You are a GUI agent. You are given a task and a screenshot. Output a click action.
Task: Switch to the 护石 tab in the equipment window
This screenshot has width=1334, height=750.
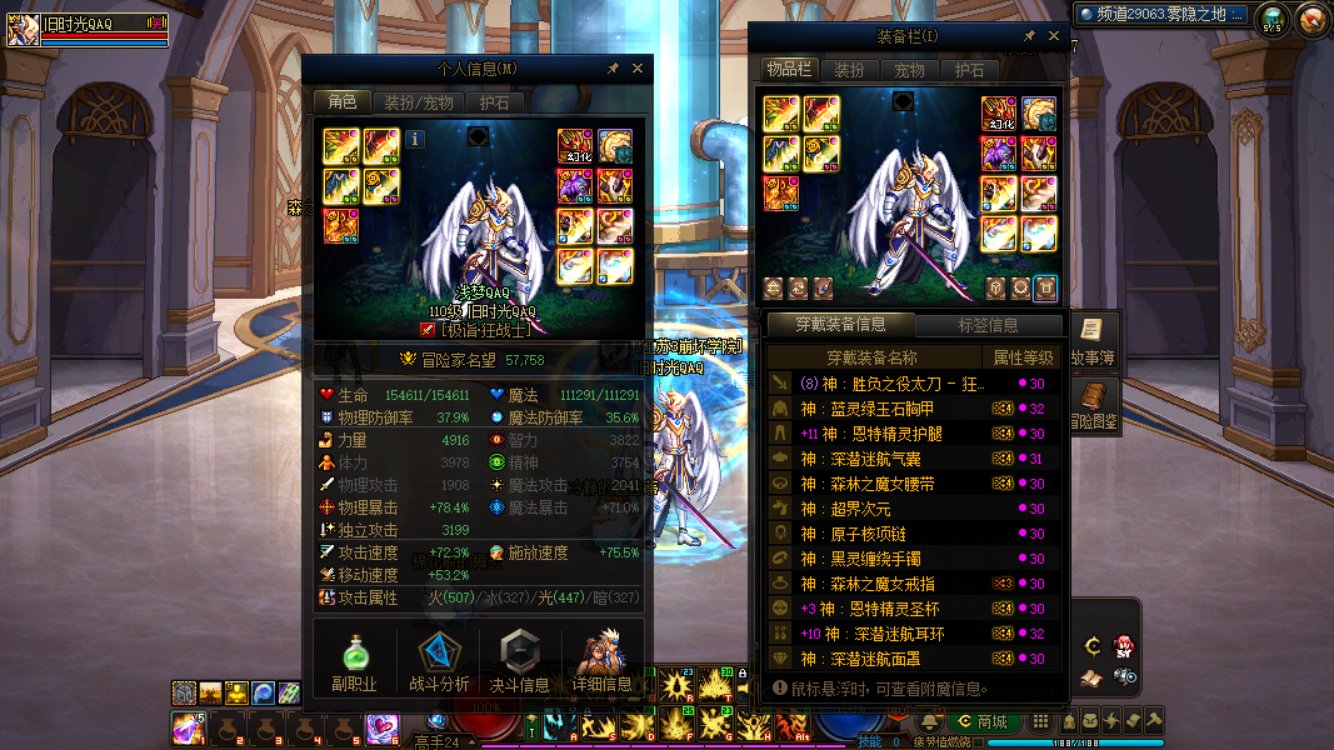(x=968, y=69)
